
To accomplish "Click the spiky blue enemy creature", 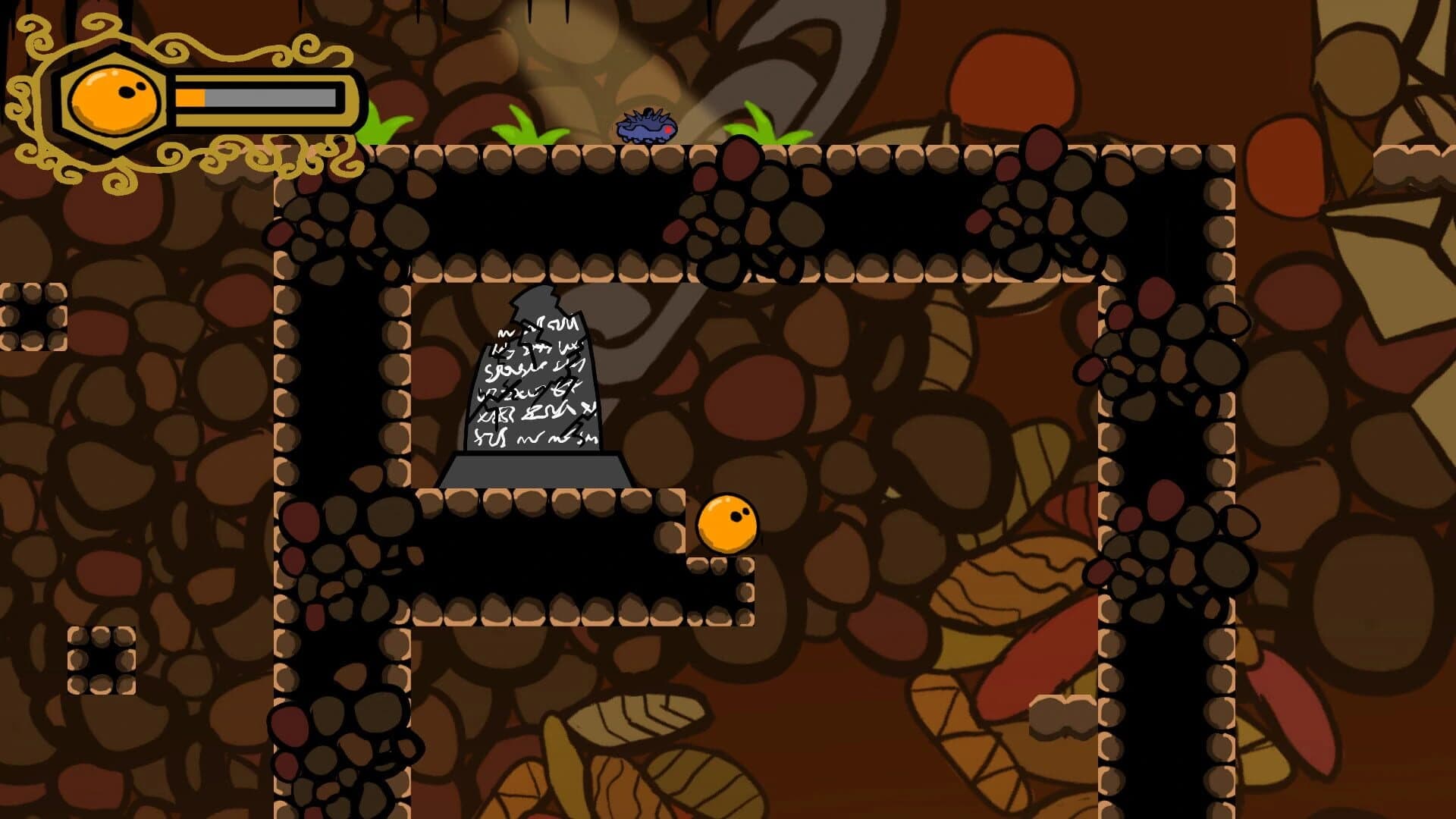I will 646,125.
